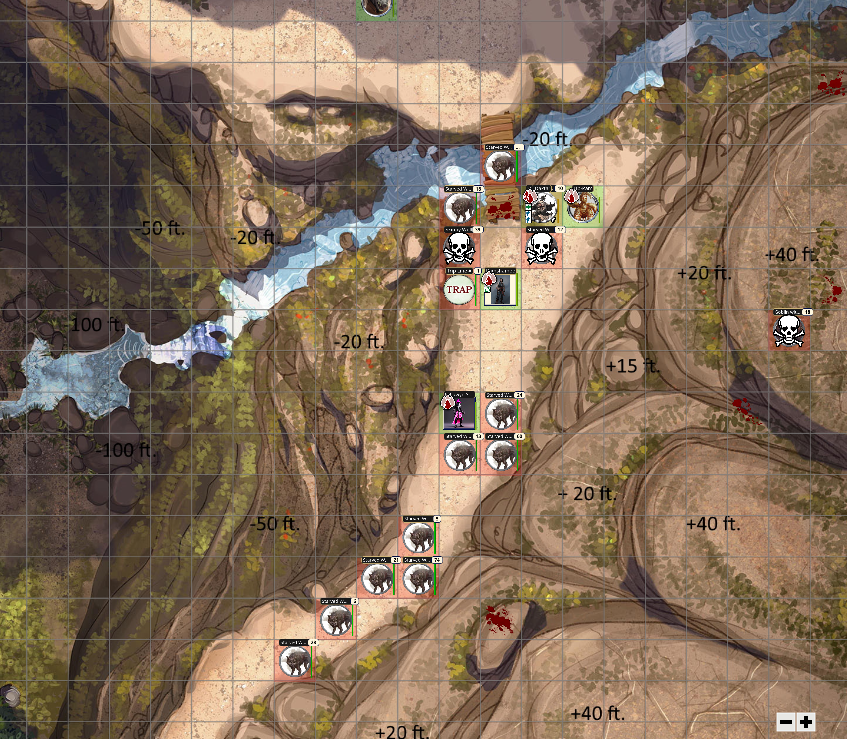Image resolution: width=847 pixels, height=739 pixels.
Task: Select the dark-clothed character token beside the trap
Action: pyautogui.click(x=501, y=289)
